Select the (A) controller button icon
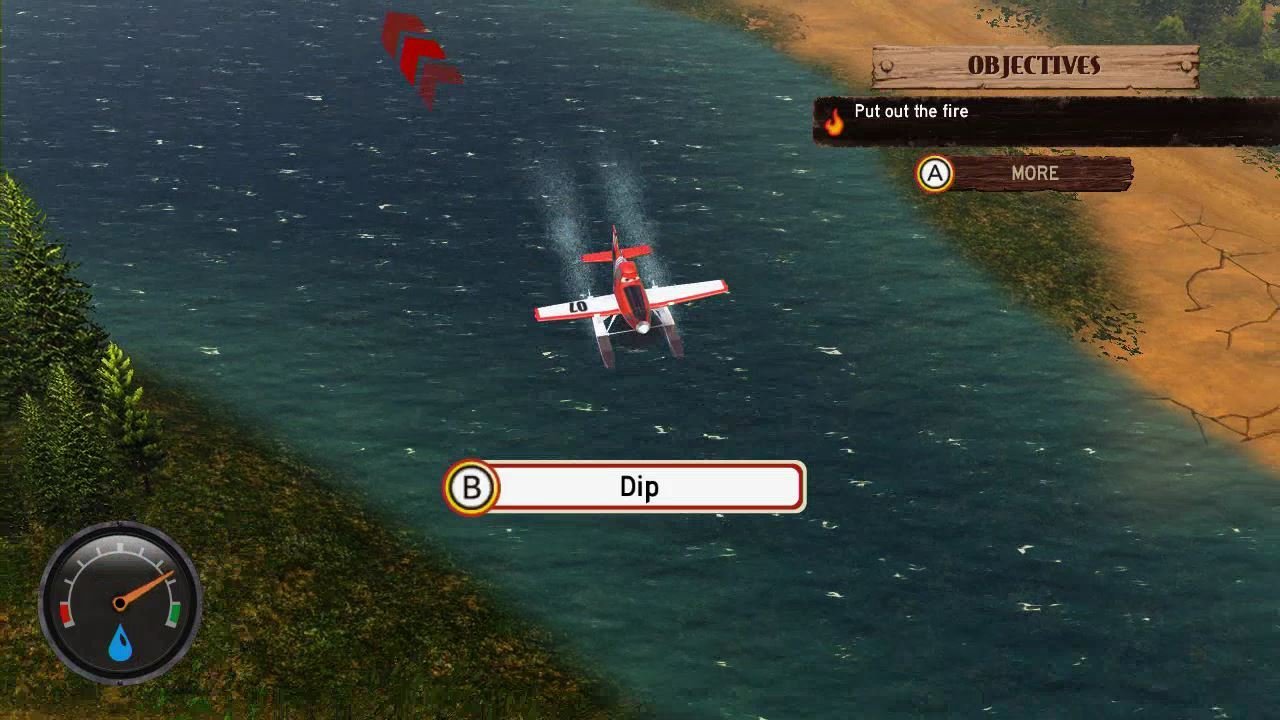 (936, 173)
